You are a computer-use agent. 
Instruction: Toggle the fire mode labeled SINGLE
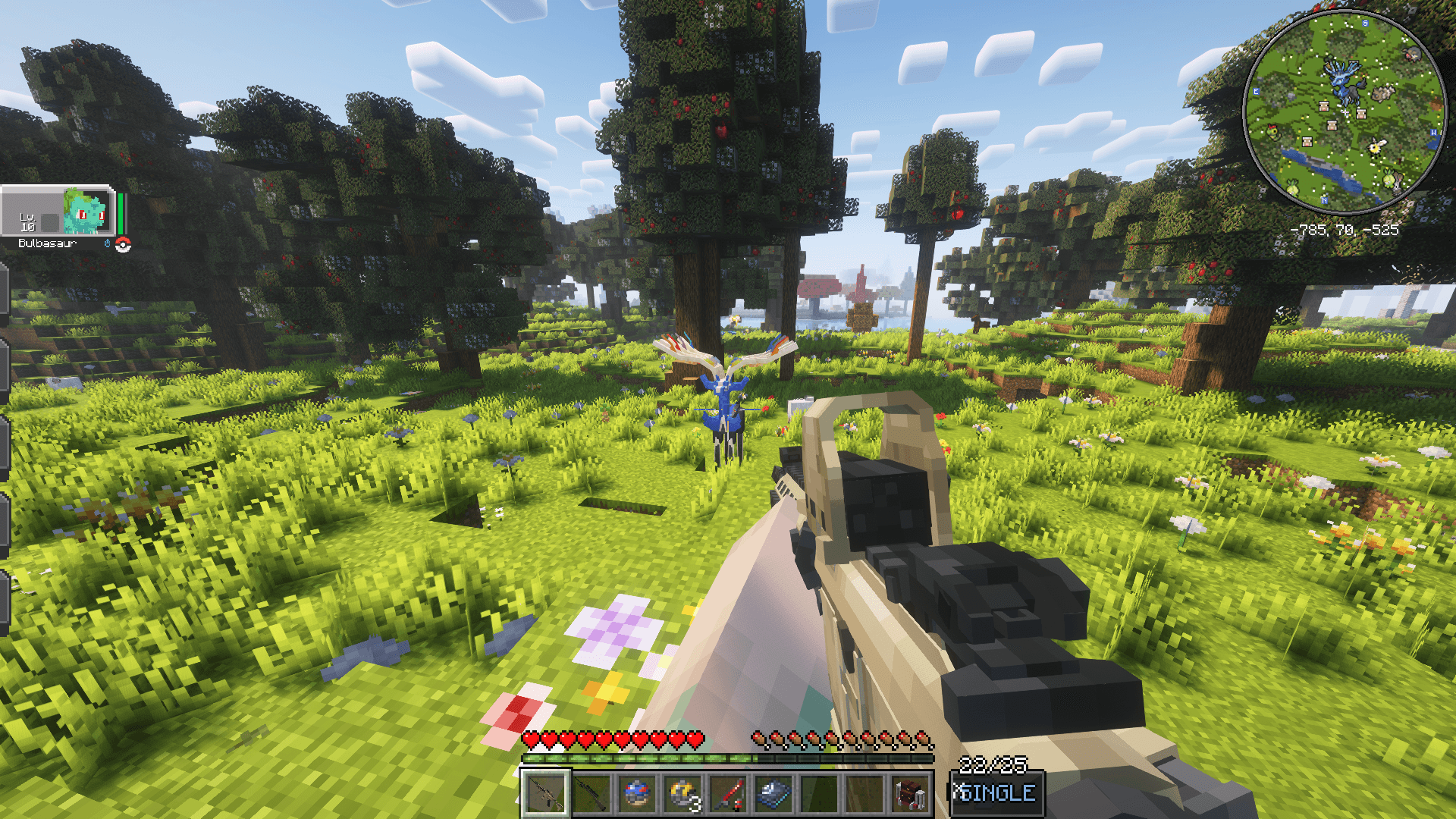(996, 791)
